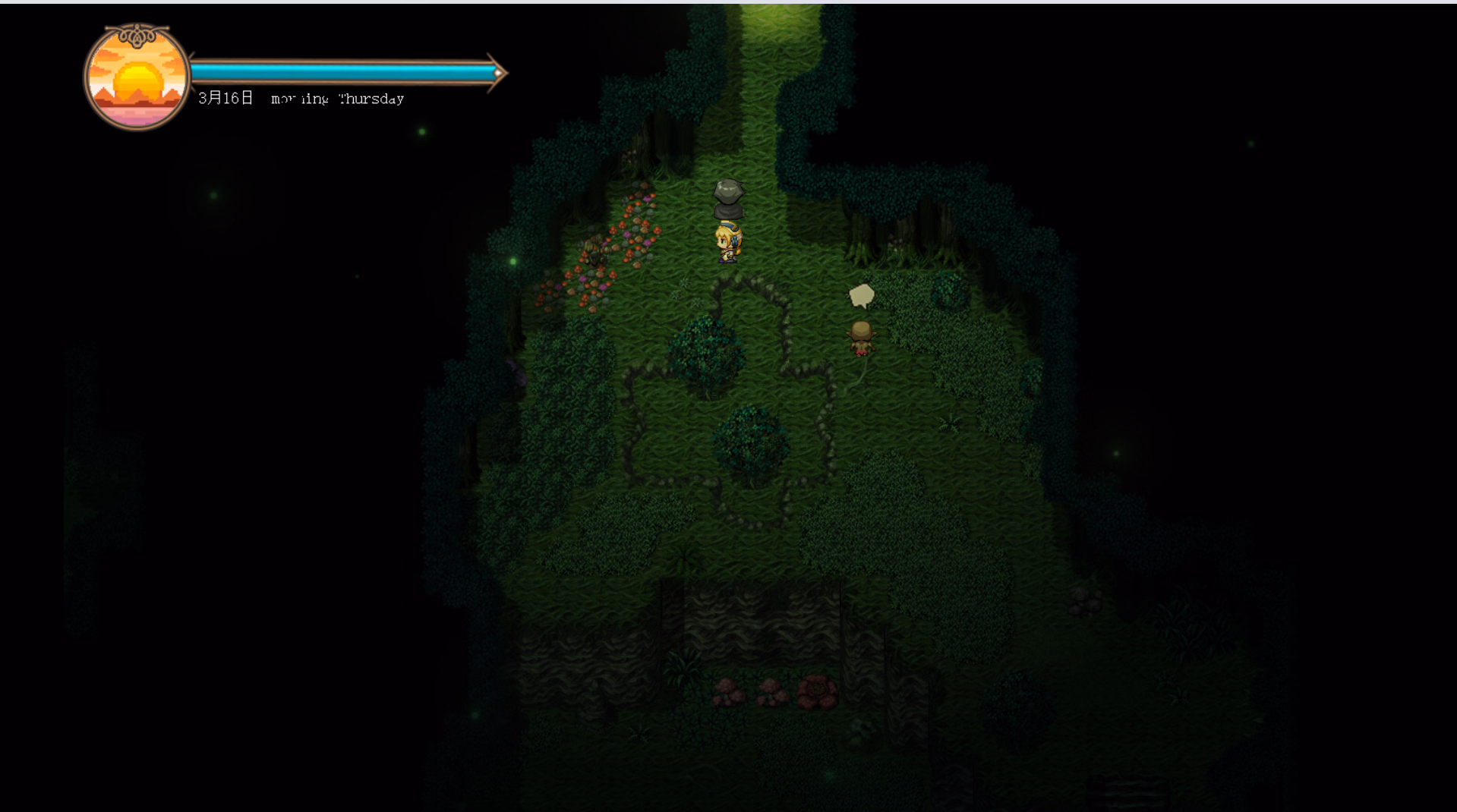The width and height of the screenshot is (1457, 812).
Task: Click the sunrise time-of-day emblem
Action: (137, 78)
